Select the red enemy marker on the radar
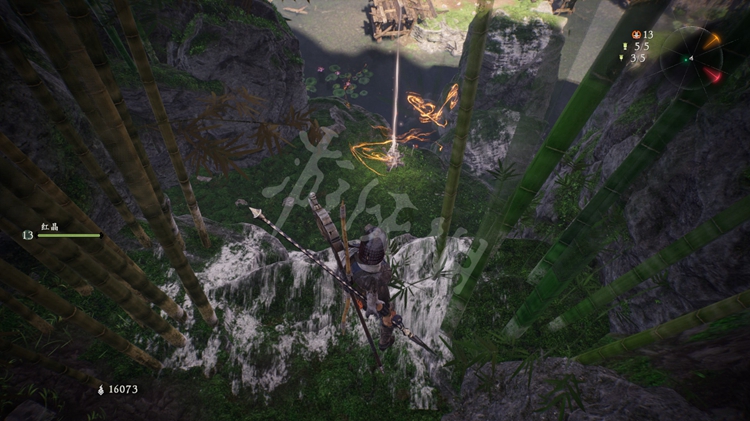The width and height of the screenshot is (750, 421). pos(712,75)
